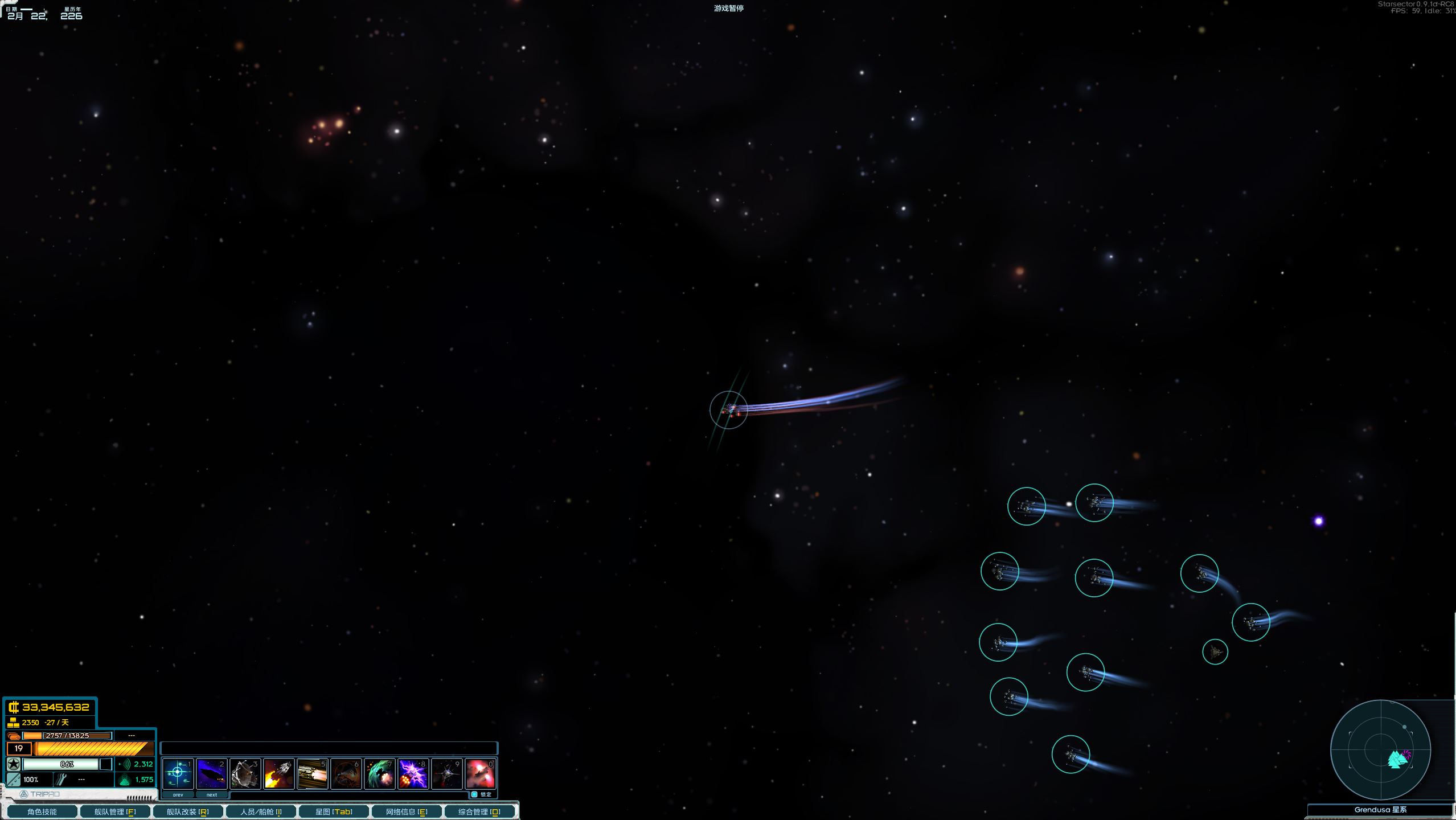Open the 综合管理 command screen
Image resolution: width=1456 pixels, height=820 pixels.
[479, 811]
